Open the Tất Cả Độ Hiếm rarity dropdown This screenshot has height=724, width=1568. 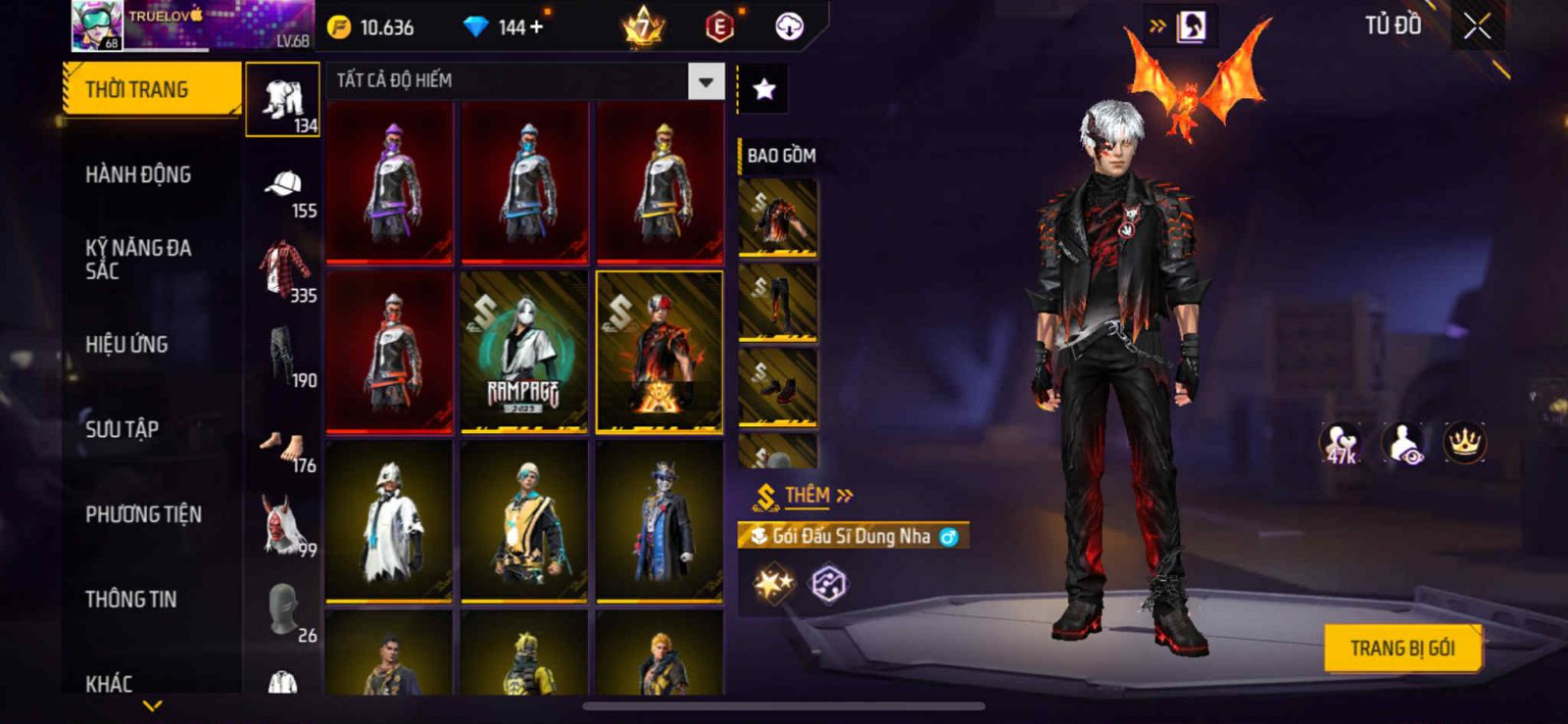[x=706, y=81]
